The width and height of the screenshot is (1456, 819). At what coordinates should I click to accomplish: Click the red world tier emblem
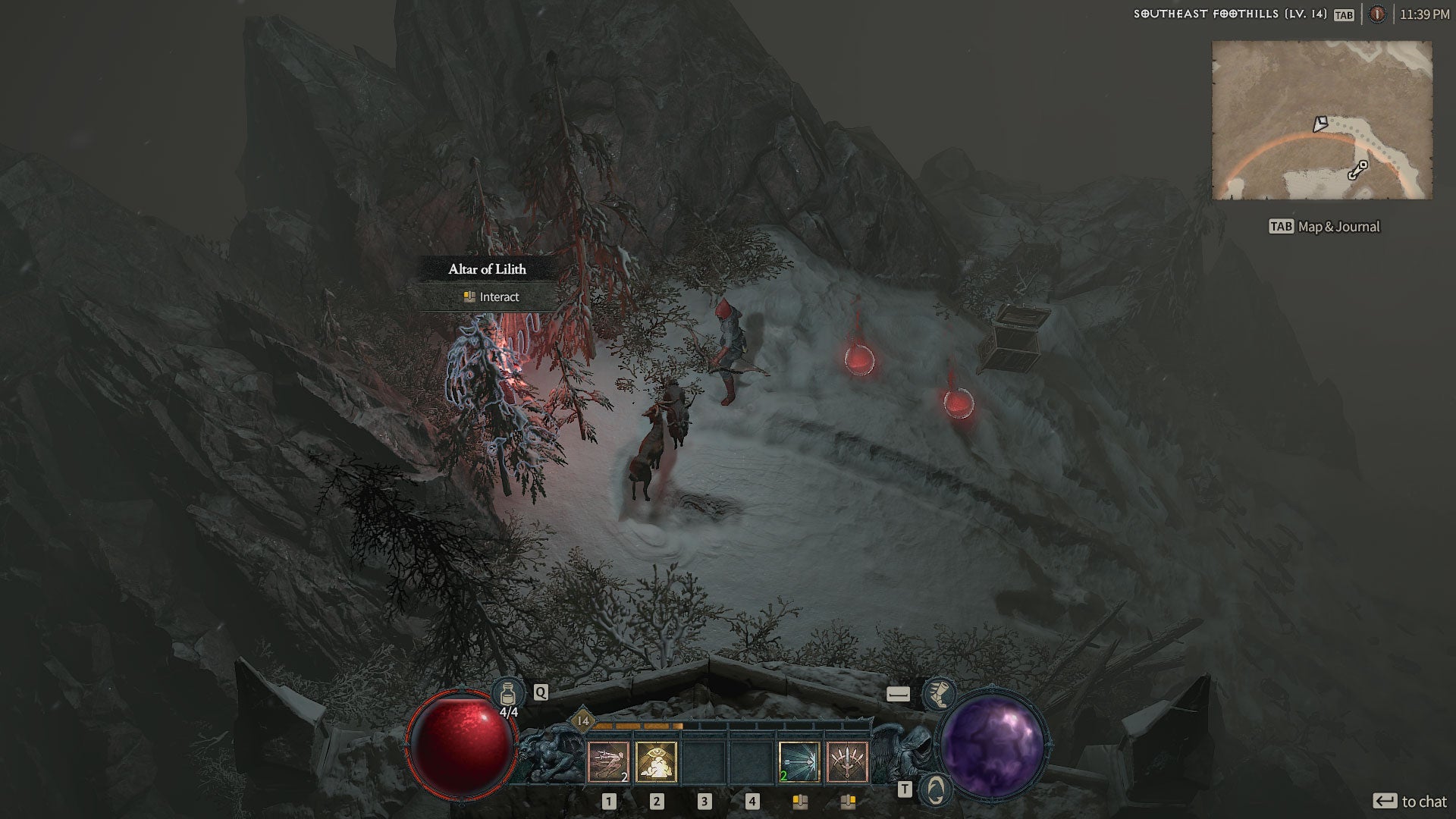point(1377,14)
